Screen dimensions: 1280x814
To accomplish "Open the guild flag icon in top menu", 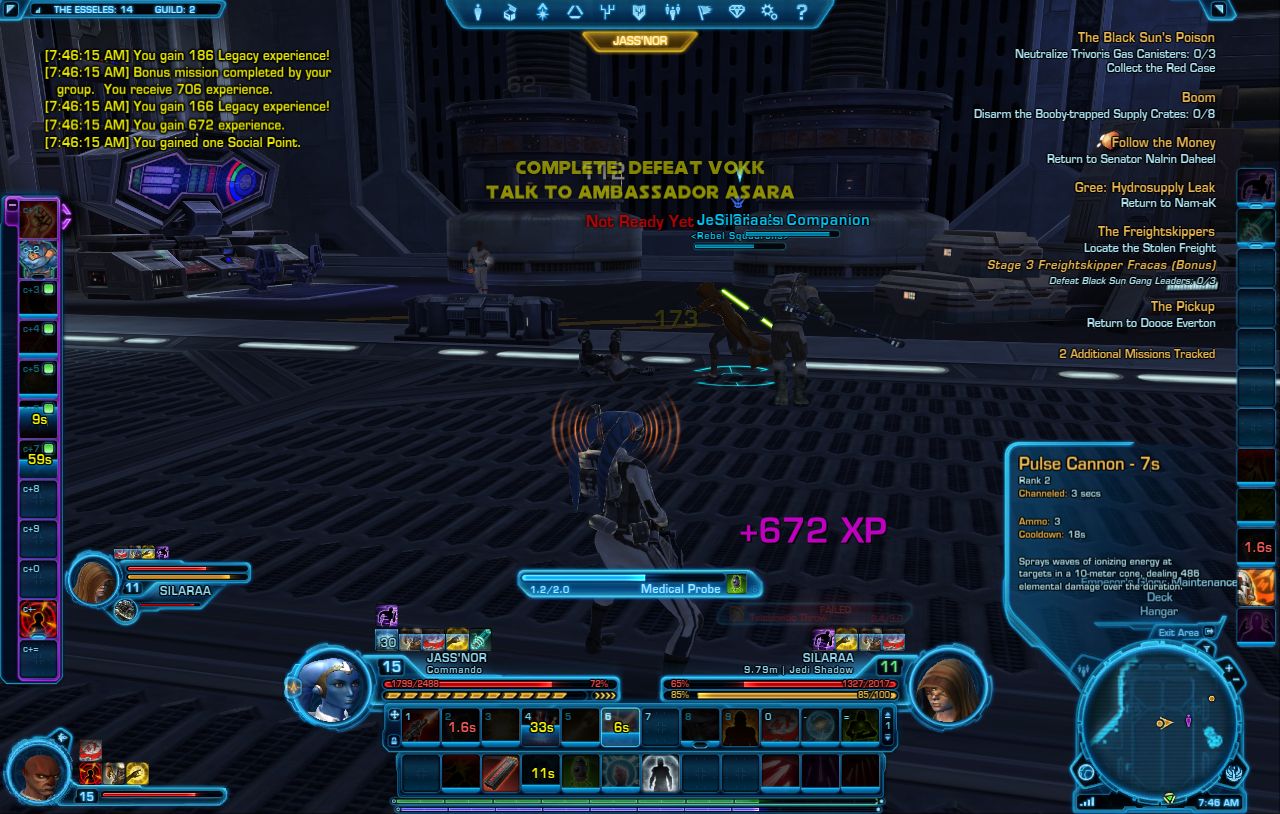I will pos(704,12).
